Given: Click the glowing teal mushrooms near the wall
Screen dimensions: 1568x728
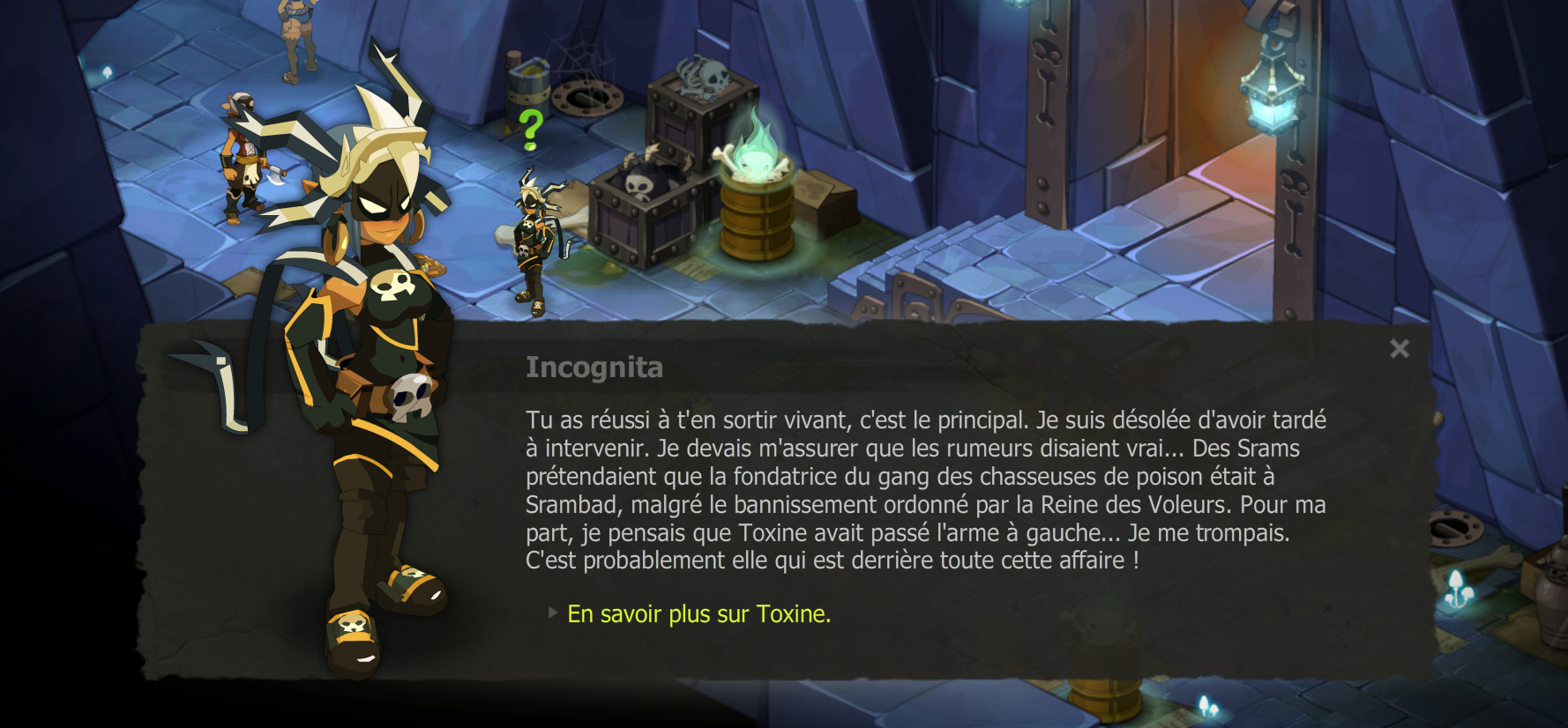Looking at the screenshot, I should coord(1459,587).
